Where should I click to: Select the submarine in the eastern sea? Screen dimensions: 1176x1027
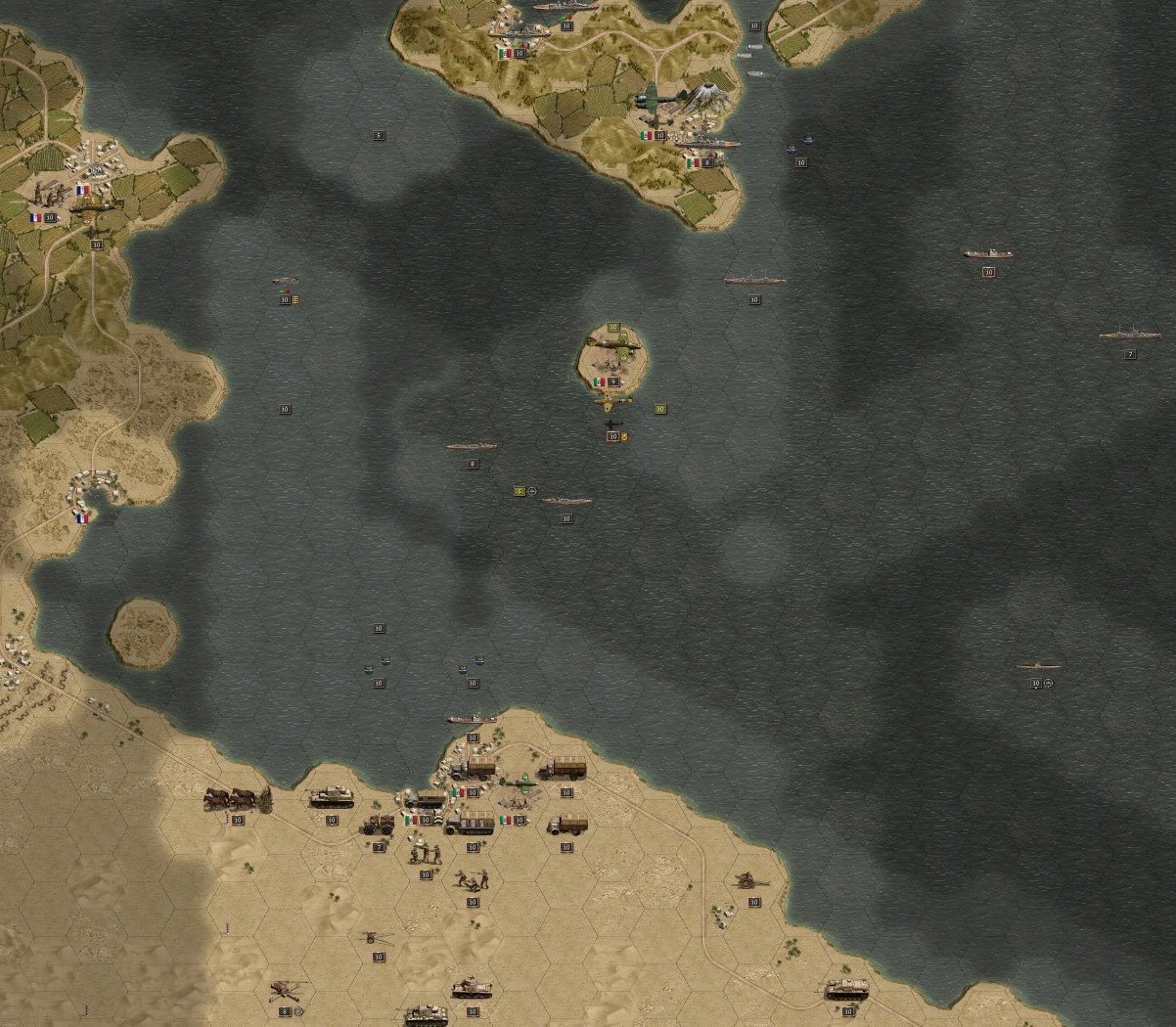pos(1038,666)
